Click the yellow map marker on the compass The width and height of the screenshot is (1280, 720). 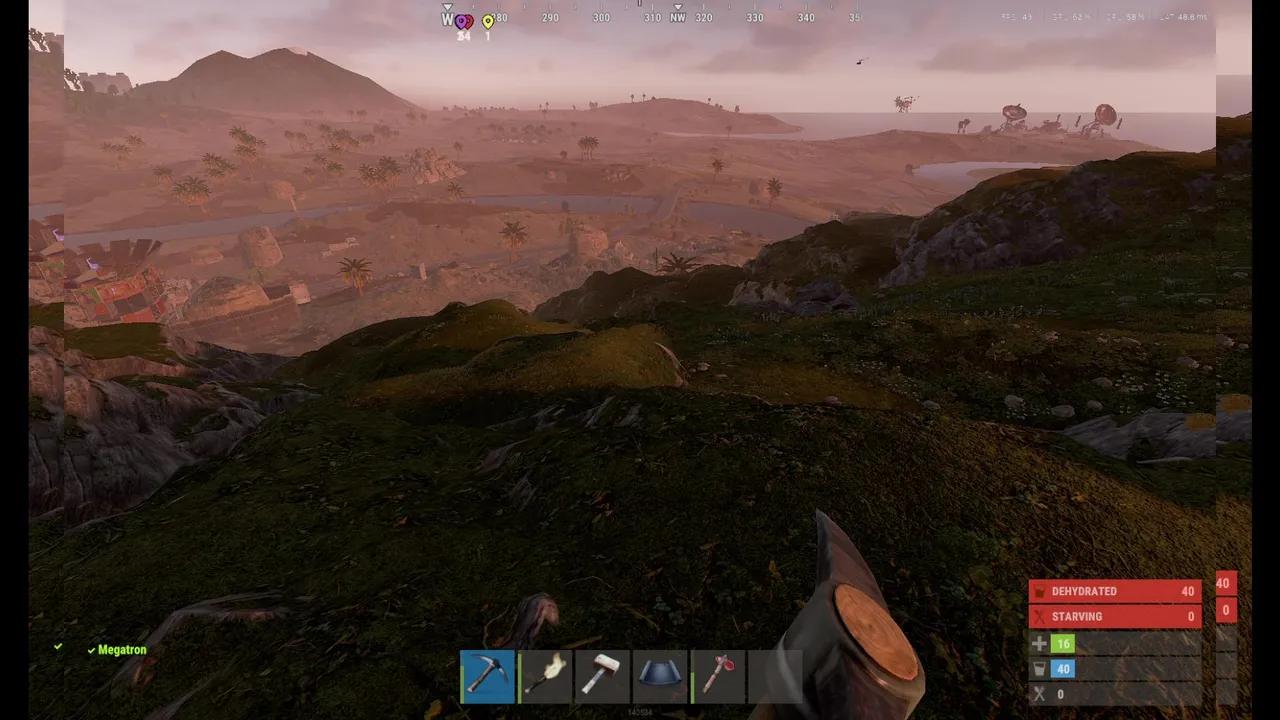488,22
